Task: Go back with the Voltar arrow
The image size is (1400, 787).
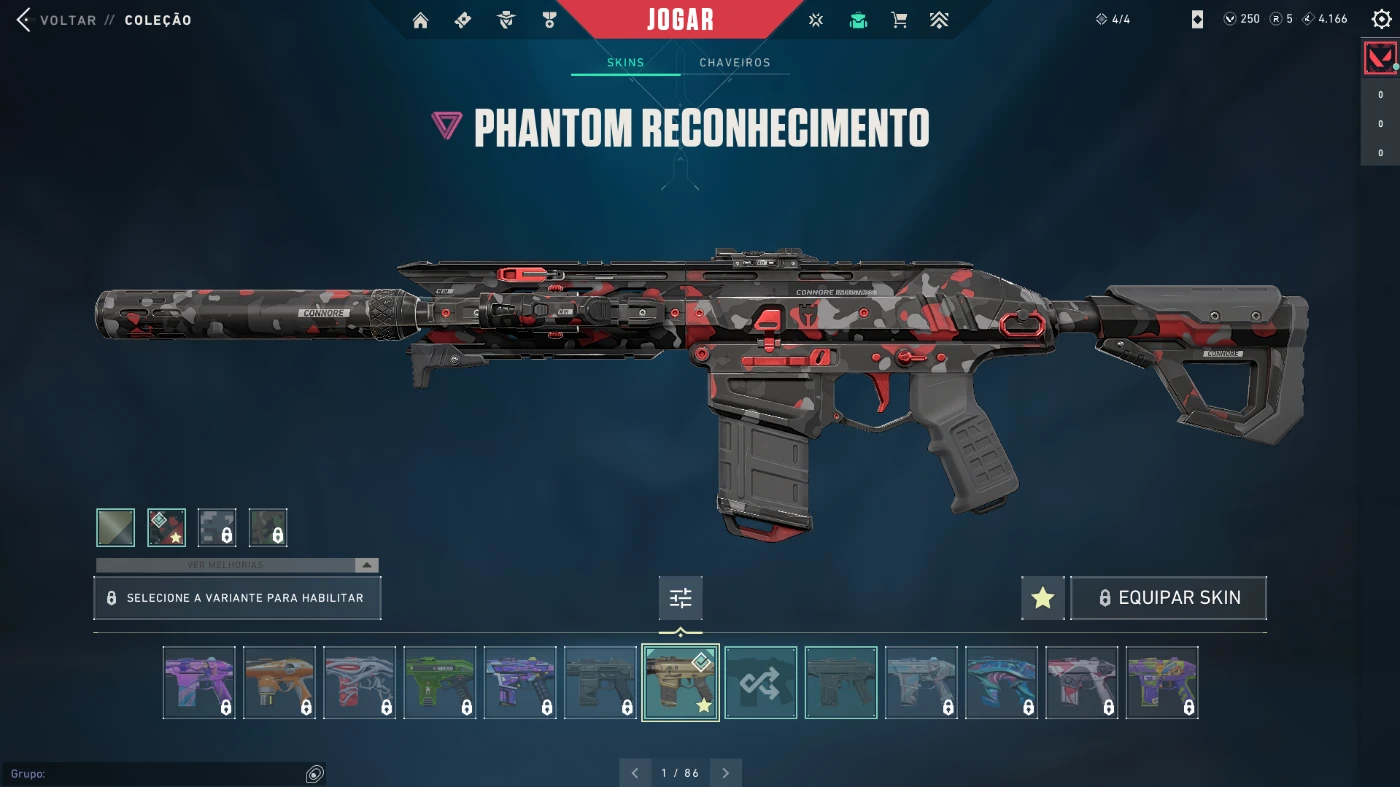Action: coord(24,20)
